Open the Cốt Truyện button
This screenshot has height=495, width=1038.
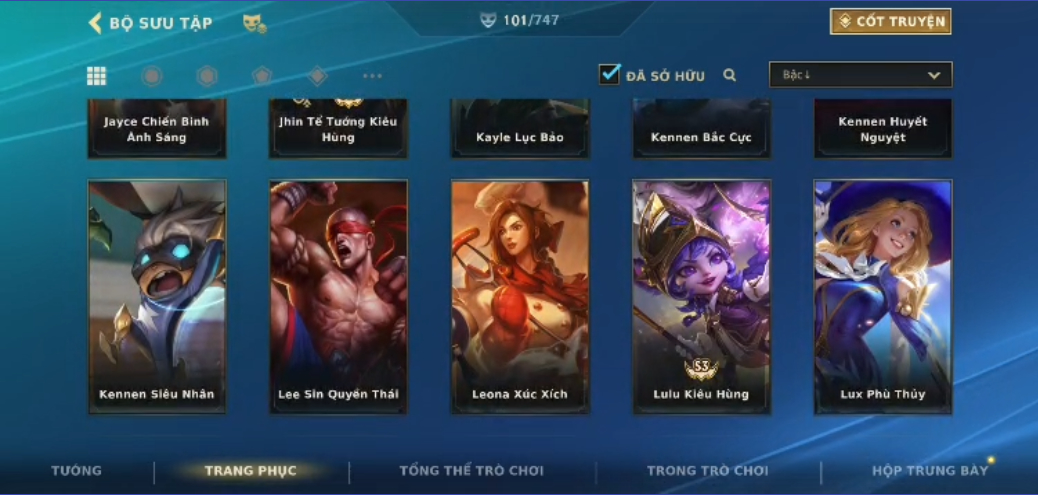pyautogui.click(x=890, y=22)
